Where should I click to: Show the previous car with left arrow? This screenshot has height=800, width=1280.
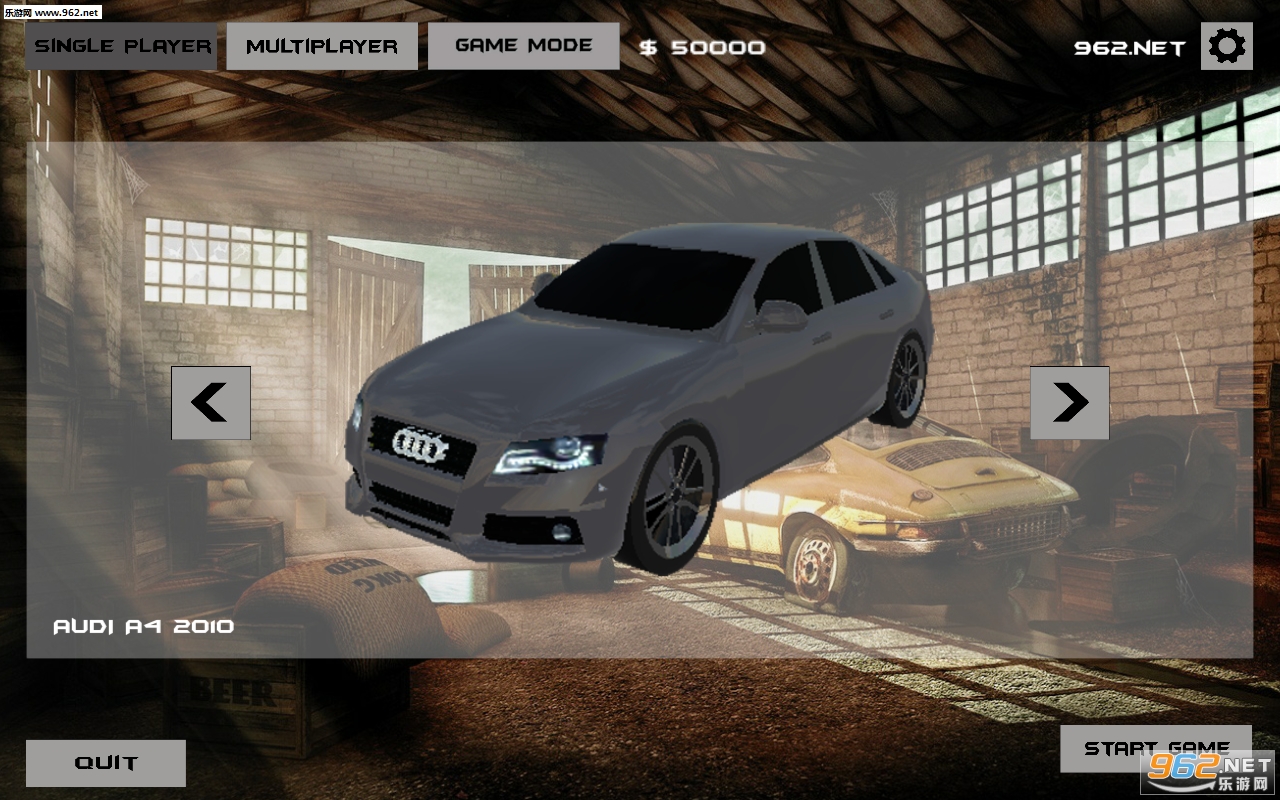[210, 403]
